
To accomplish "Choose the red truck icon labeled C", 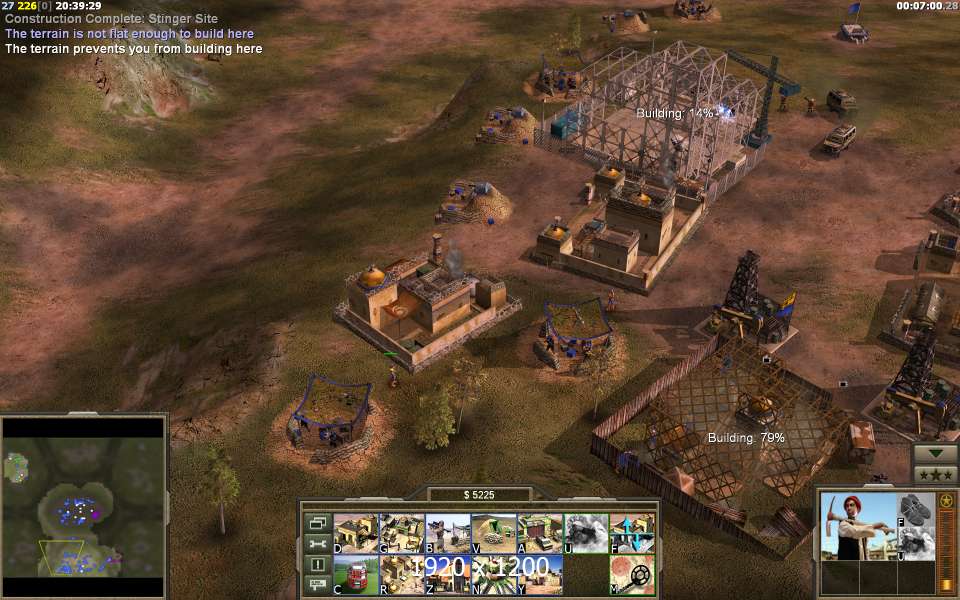I will 355,575.
